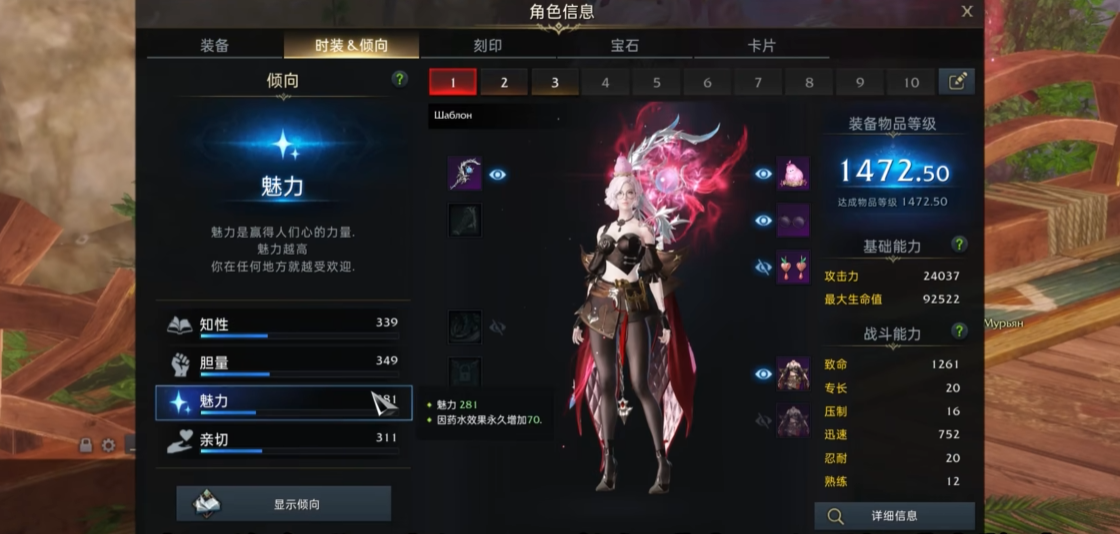The width and height of the screenshot is (1120, 534).
Task: Click the preset edit pencil button
Action: [957, 82]
